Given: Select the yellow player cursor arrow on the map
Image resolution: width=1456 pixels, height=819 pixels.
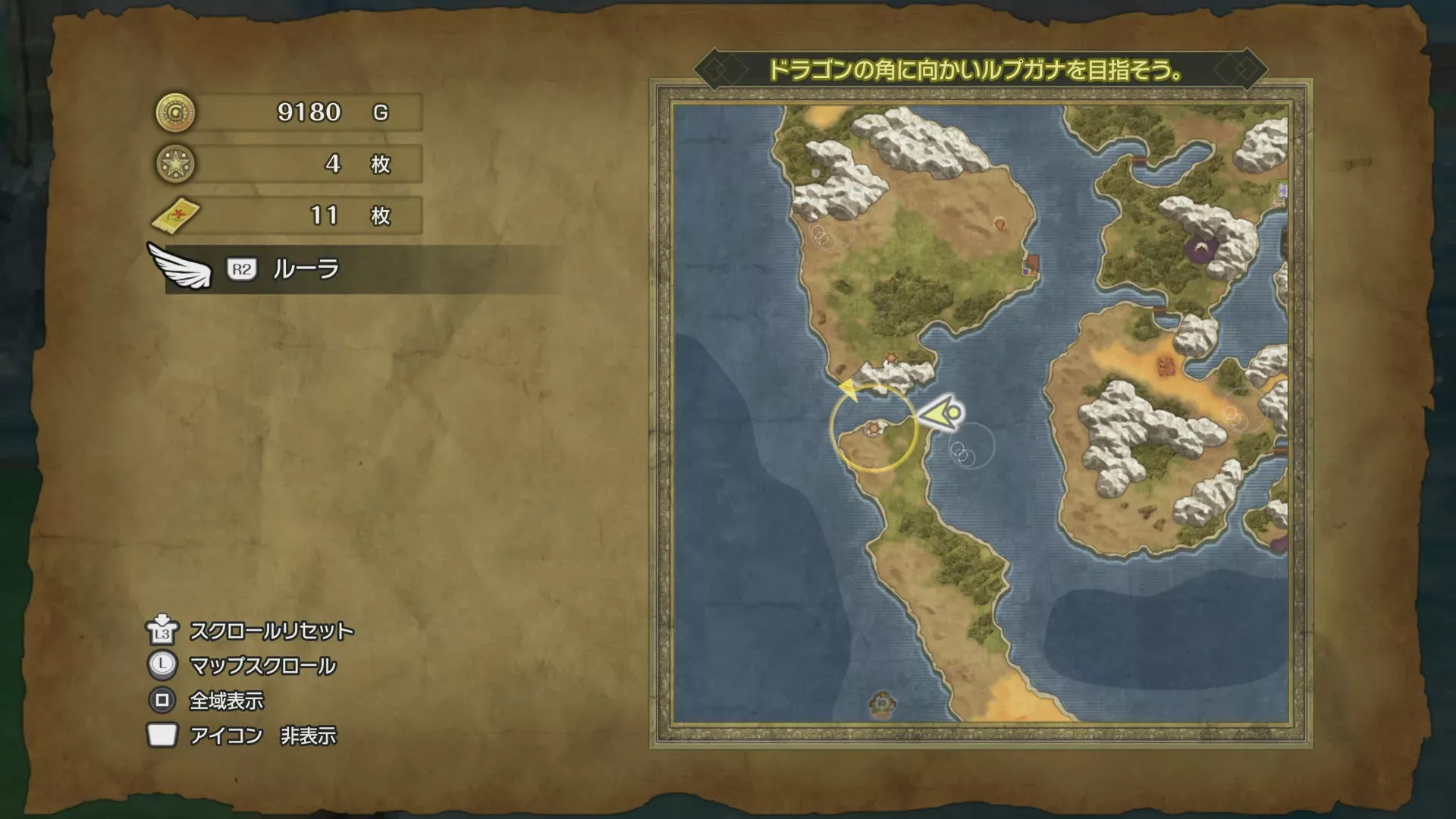Looking at the screenshot, I should 940,413.
